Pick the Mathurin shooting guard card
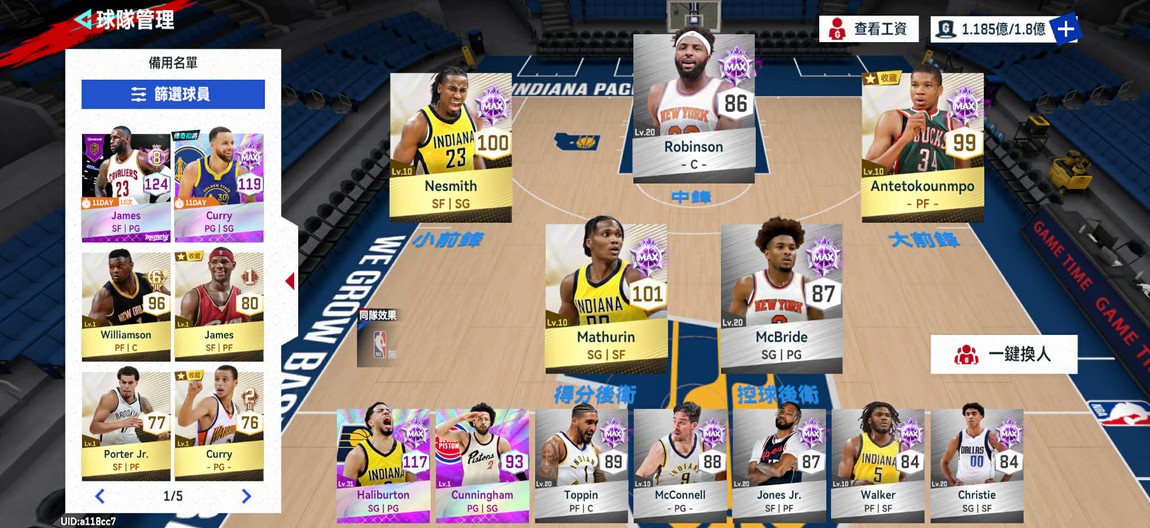Image resolution: width=1150 pixels, height=528 pixels. tap(606, 298)
